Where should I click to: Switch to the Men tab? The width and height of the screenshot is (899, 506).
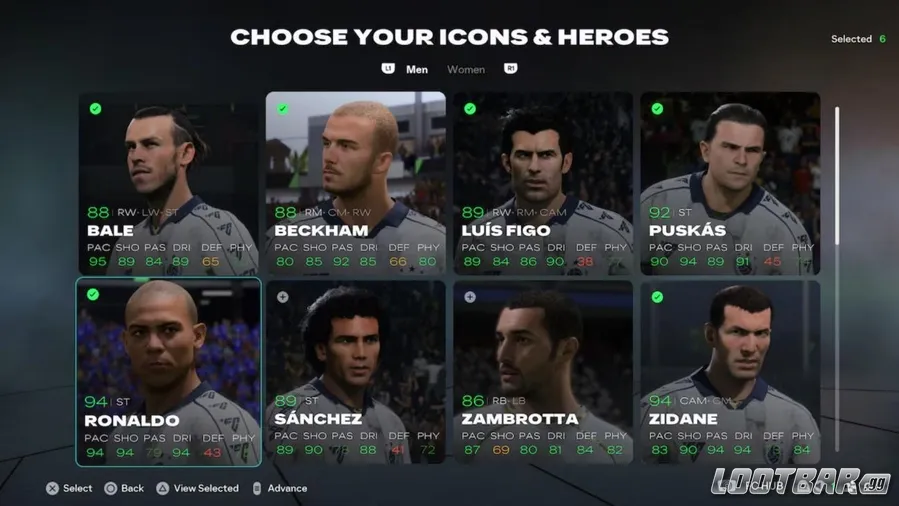pyautogui.click(x=417, y=70)
